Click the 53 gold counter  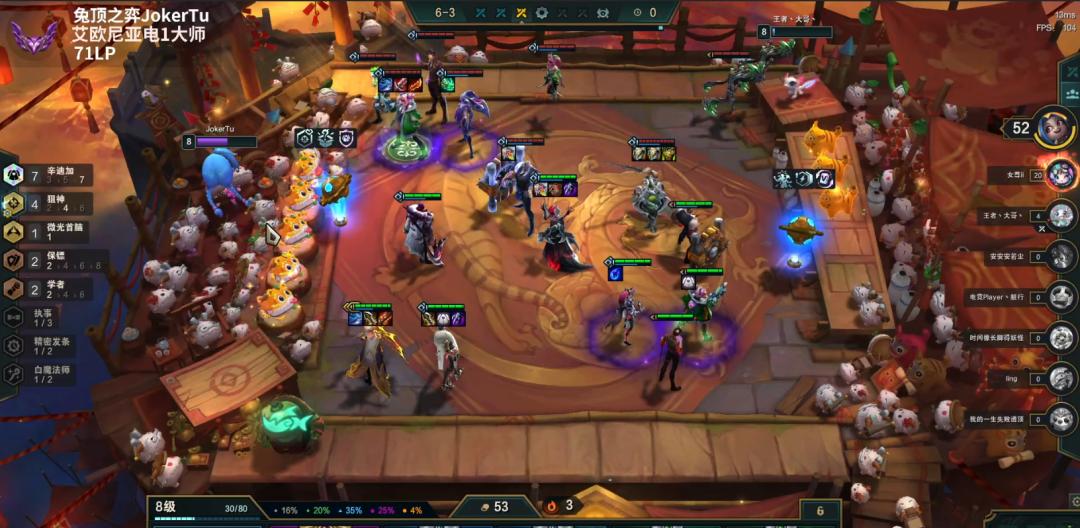click(492, 507)
